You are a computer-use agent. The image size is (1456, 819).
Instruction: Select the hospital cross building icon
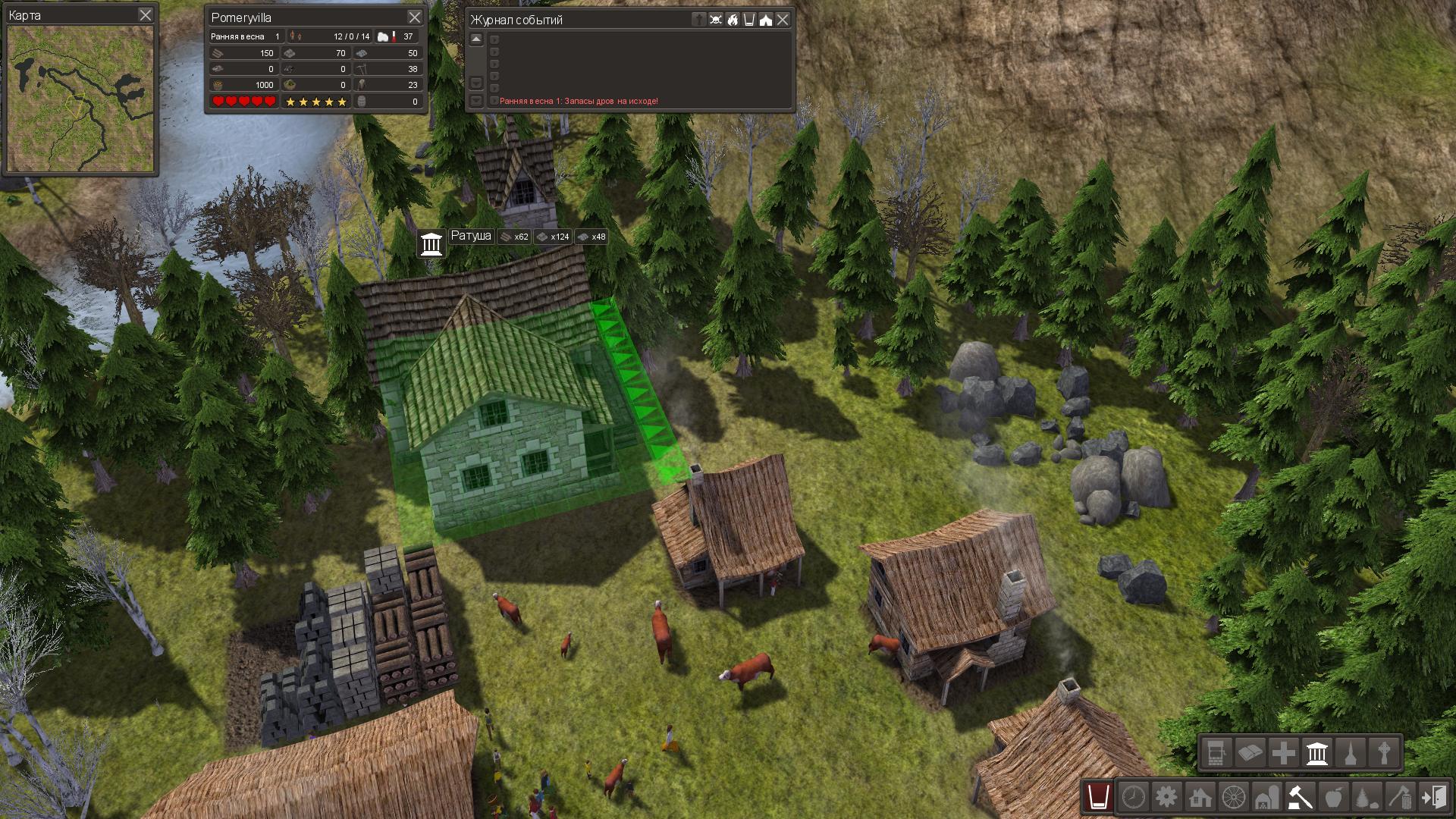pyautogui.click(x=1283, y=753)
